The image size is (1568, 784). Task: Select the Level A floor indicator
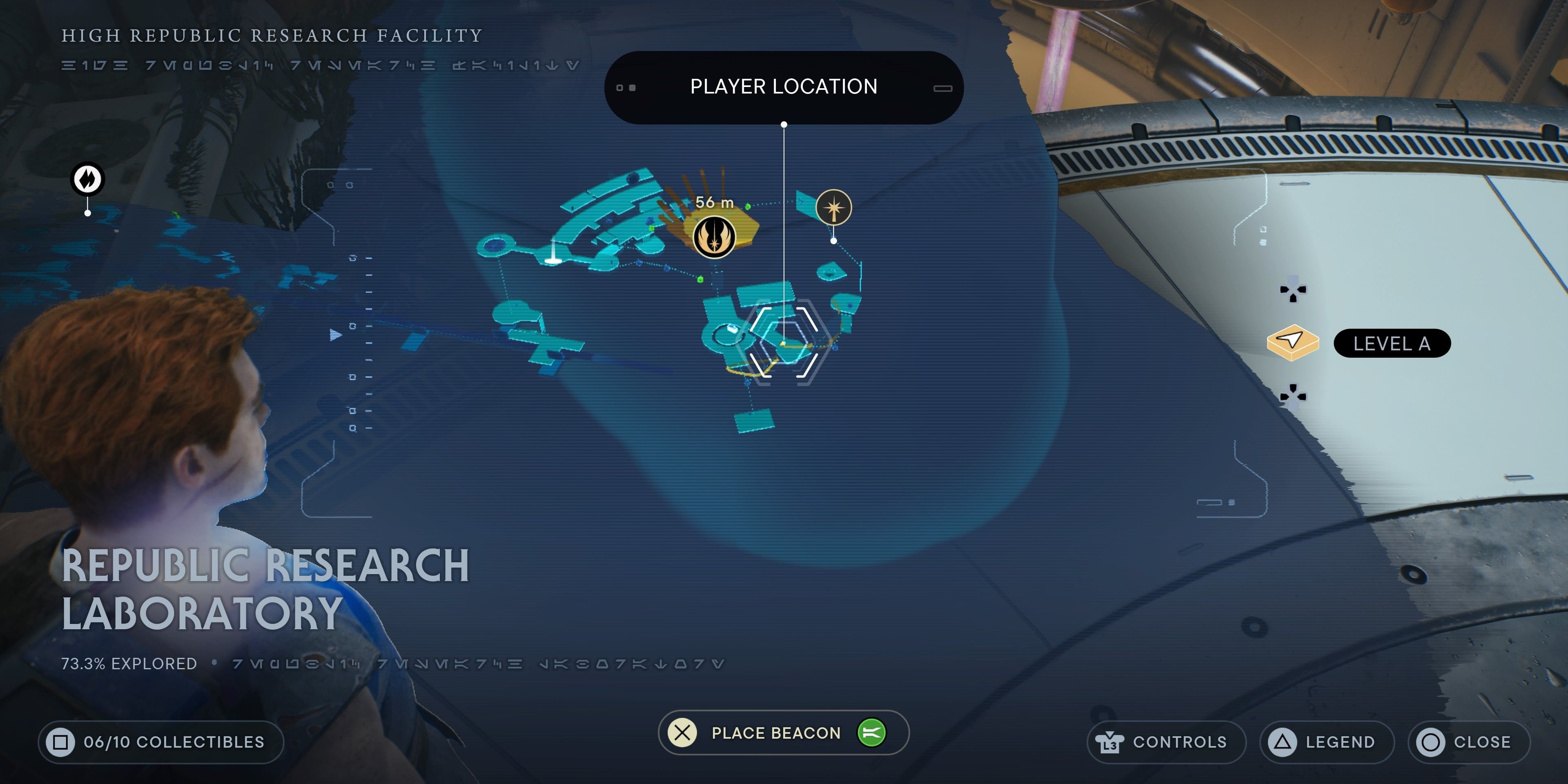[1392, 344]
